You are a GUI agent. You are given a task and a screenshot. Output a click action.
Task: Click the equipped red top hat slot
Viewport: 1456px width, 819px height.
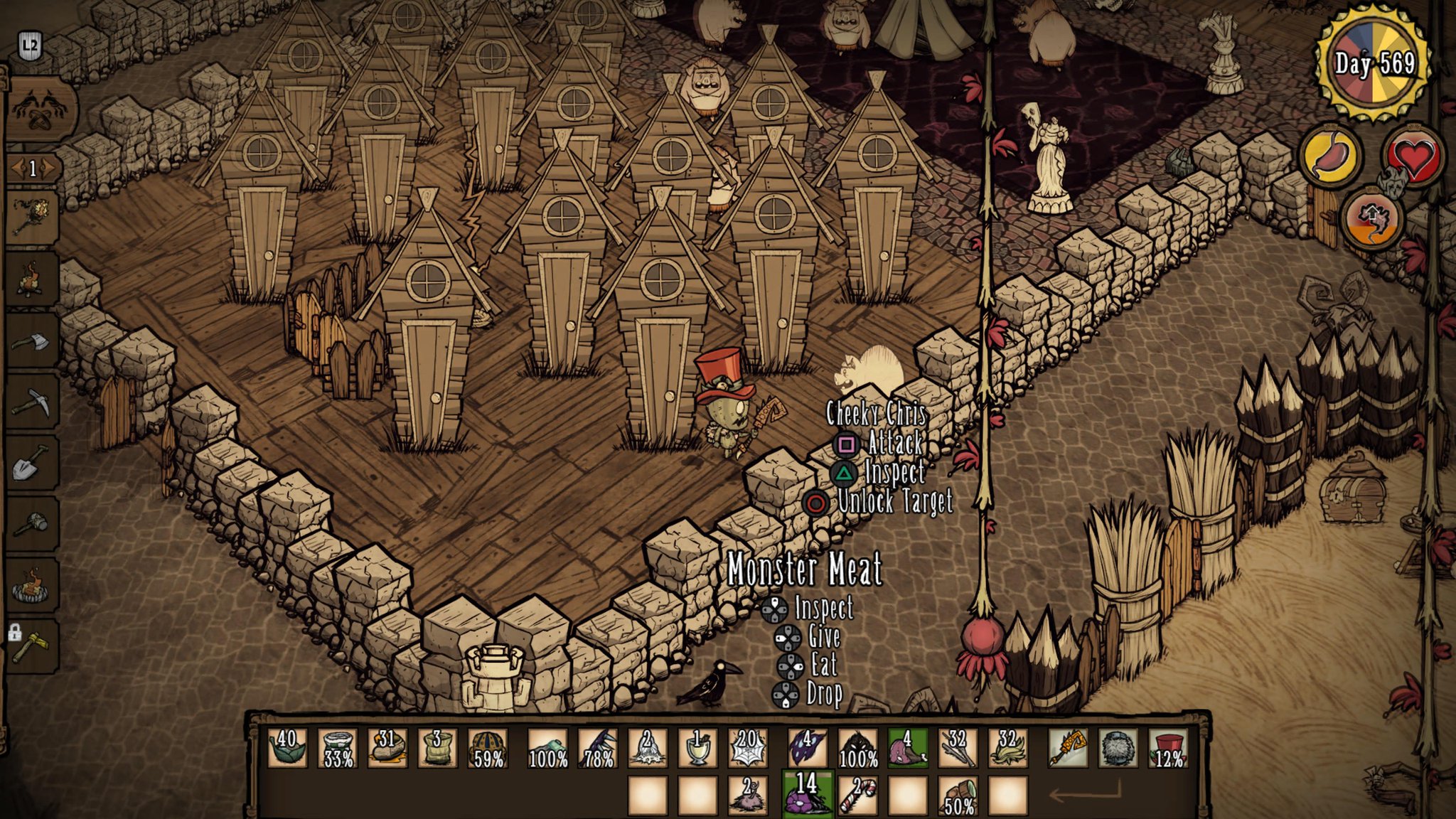pos(1167,749)
